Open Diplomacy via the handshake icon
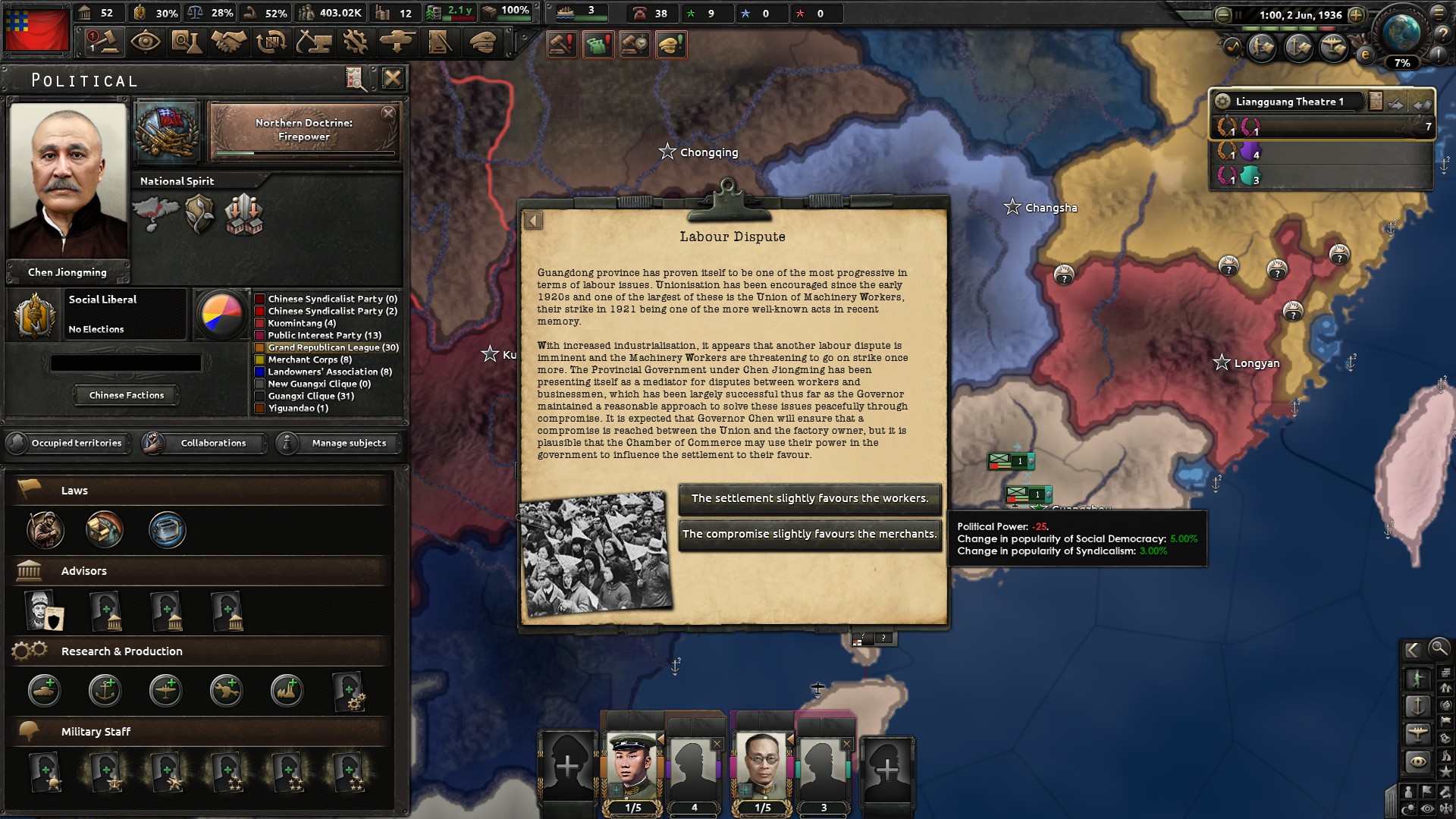Screen dimensions: 1456x819 click(227, 42)
